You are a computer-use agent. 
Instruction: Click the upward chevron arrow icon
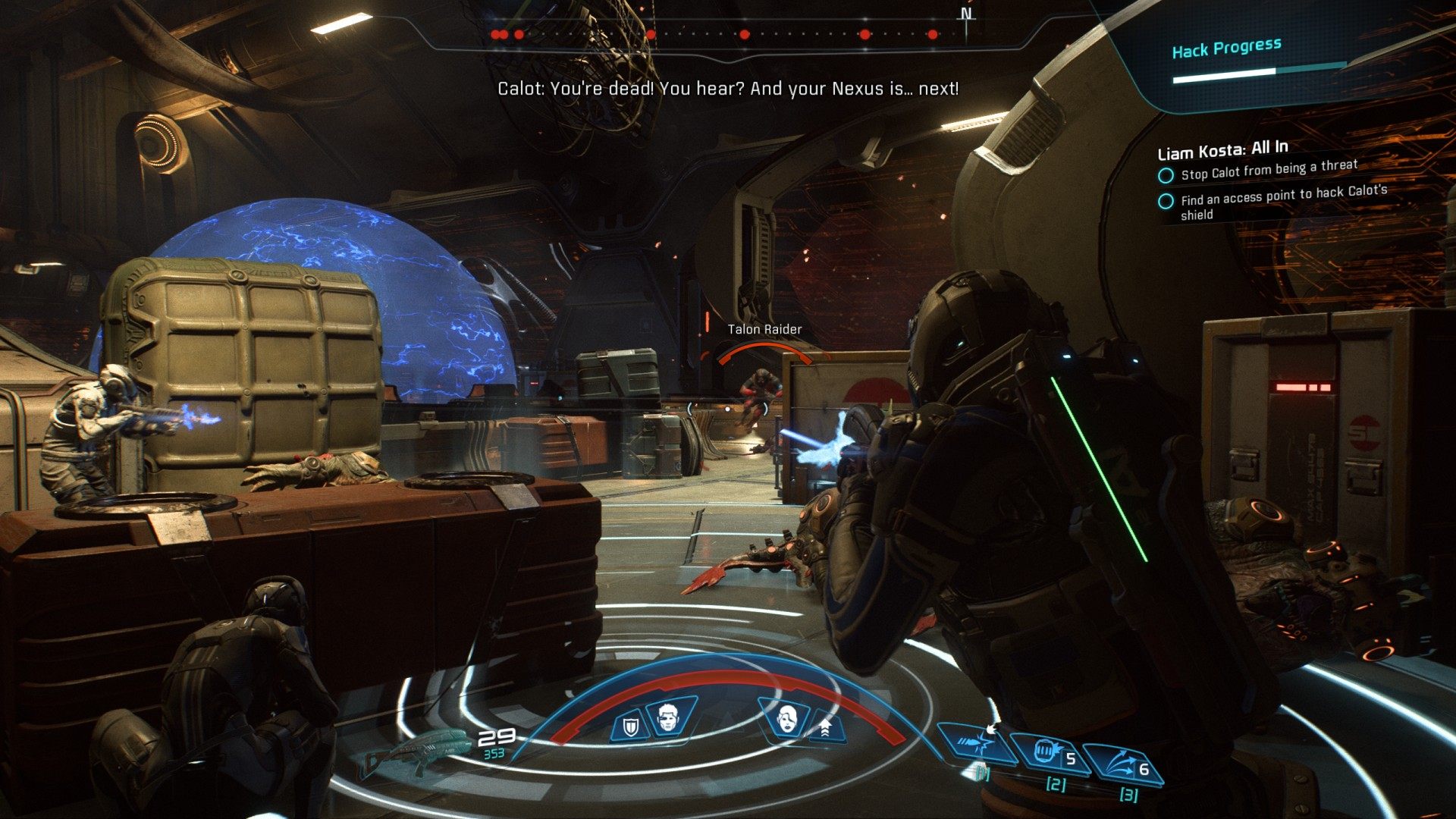(x=825, y=728)
